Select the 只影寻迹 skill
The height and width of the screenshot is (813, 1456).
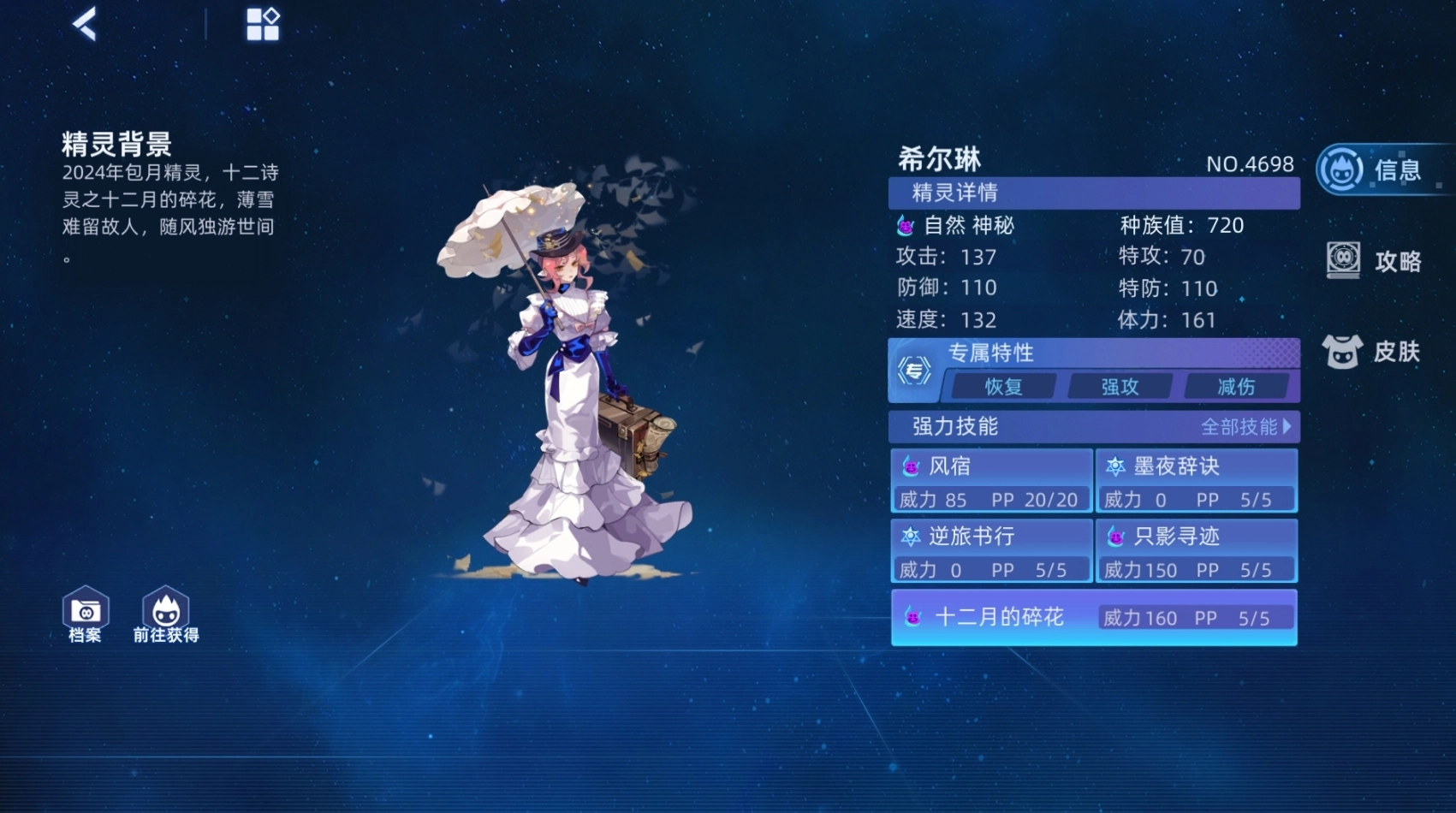point(1197,550)
